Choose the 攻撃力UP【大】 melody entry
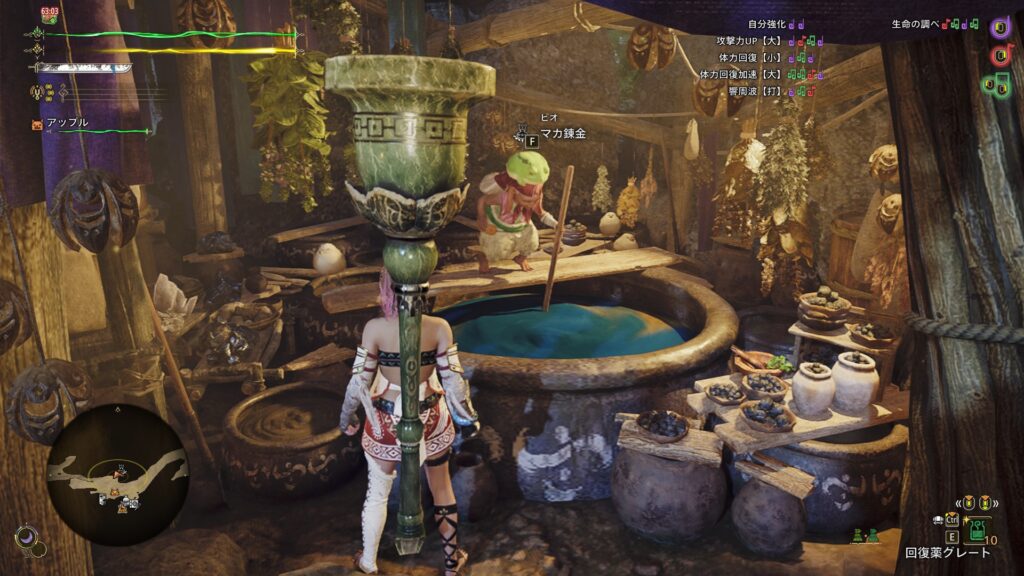This screenshot has width=1024, height=576. coord(768,41)
